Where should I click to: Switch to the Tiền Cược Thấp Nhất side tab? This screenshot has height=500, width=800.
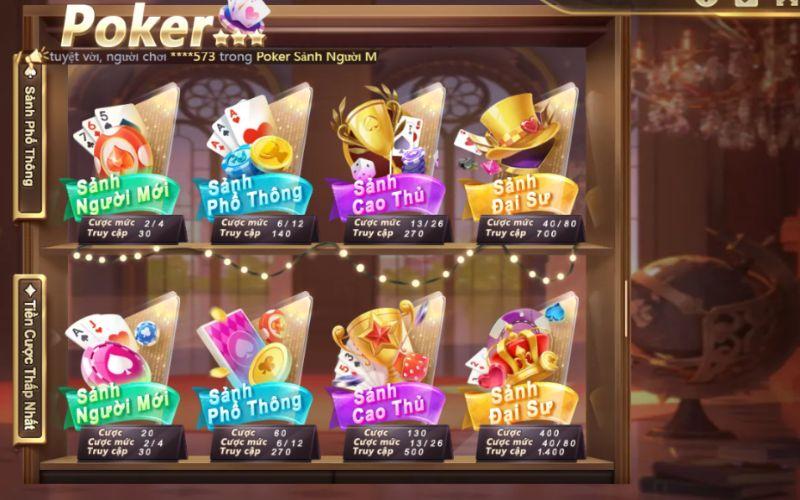point(28,360)
